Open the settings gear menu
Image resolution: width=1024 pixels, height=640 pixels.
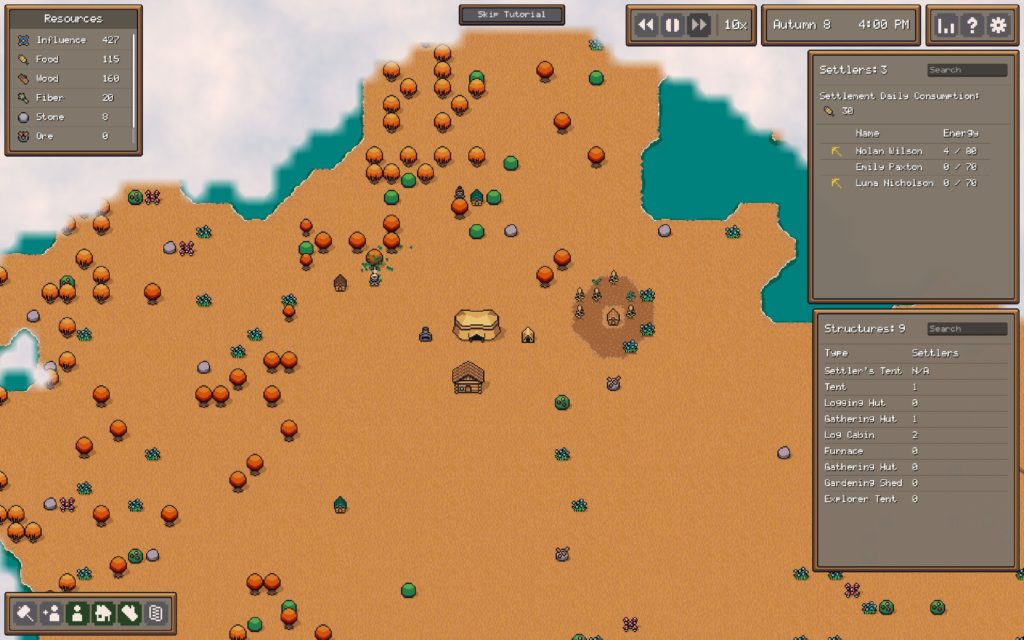point(997,26)
